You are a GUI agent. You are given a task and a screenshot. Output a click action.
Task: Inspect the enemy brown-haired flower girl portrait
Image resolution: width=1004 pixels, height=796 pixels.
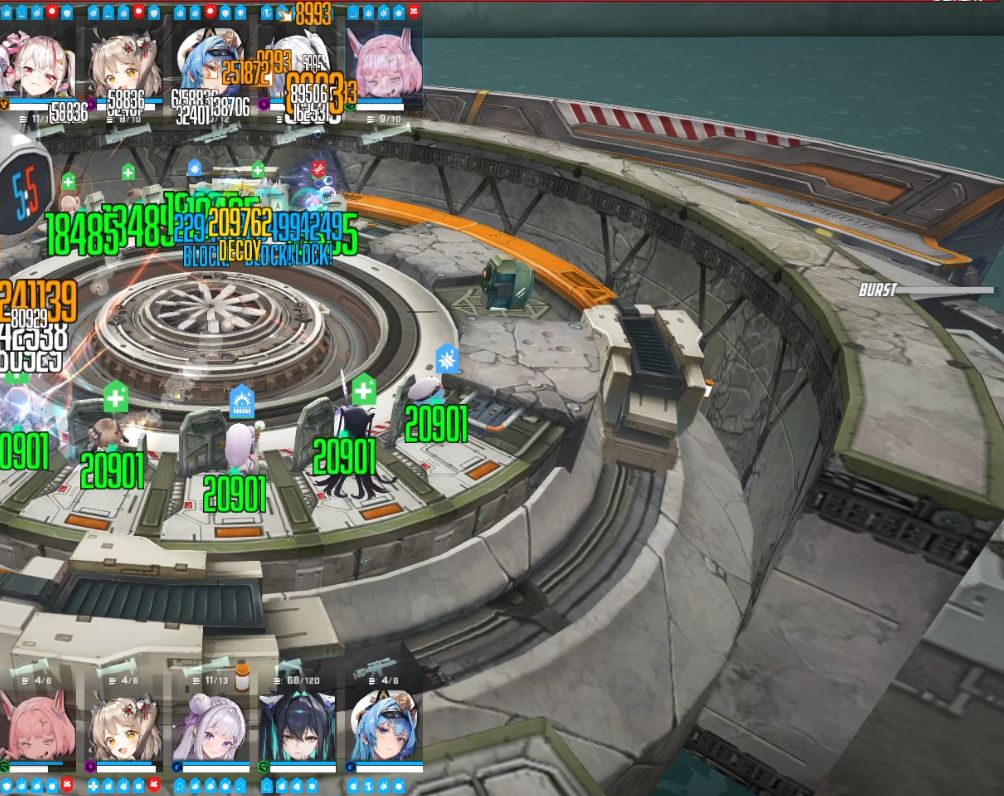coord(124,62)
